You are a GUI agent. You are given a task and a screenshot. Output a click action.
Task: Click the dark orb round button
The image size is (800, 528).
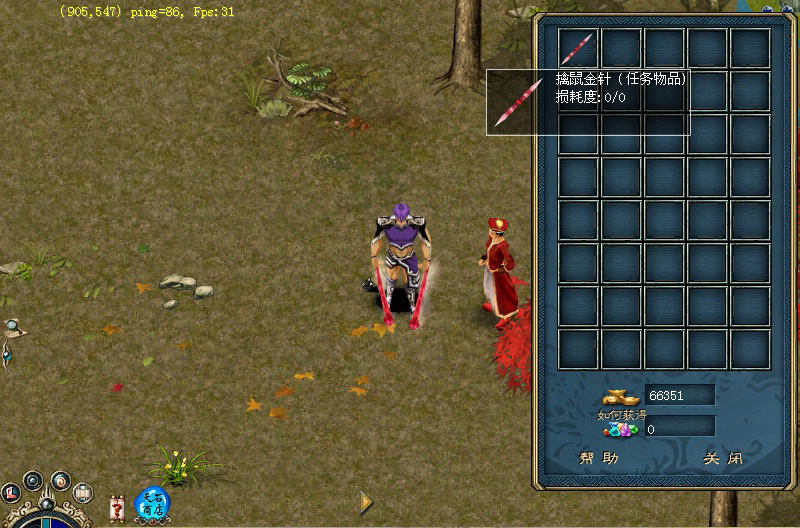[33, 481]
